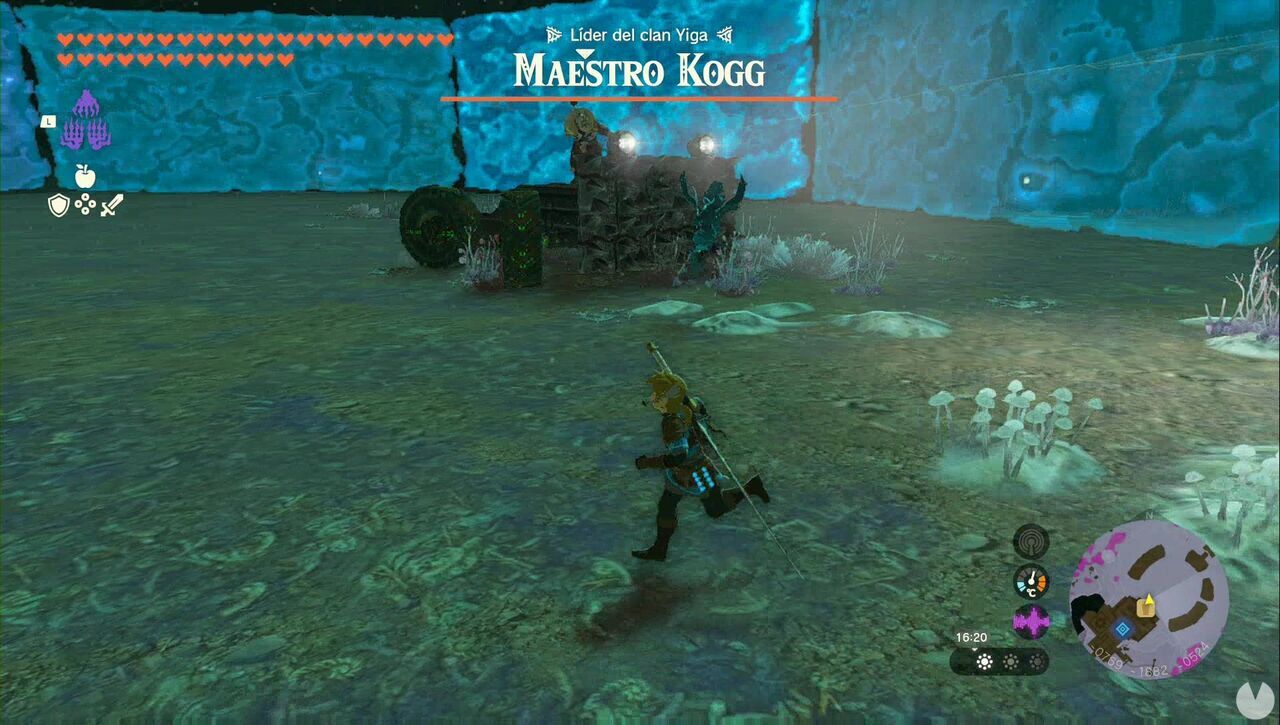Click the sensor icon above the temperature gauge

coord(1031,543)
